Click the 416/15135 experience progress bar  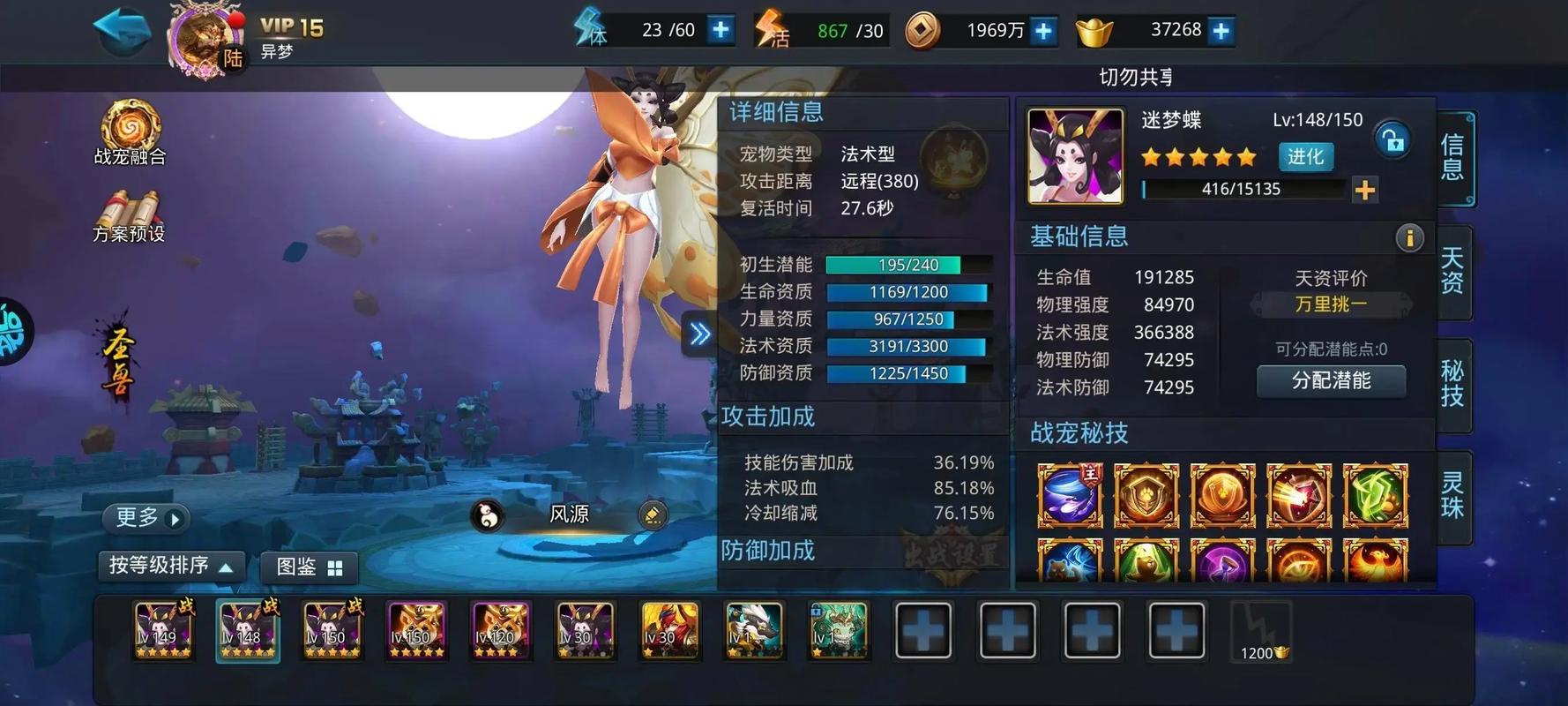(1243, 188)
